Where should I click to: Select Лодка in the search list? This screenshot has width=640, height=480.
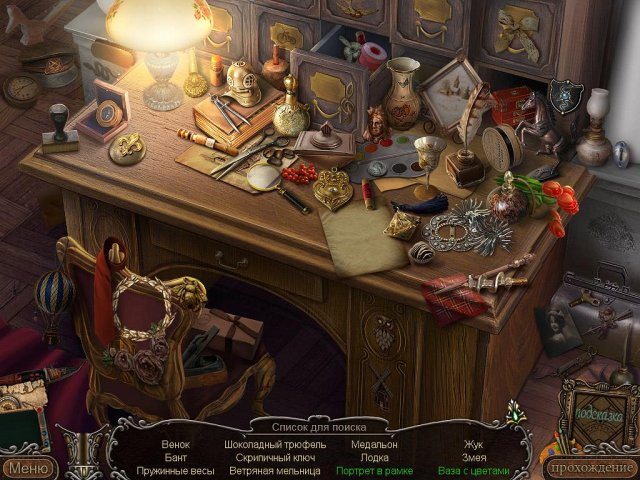pyautogui.click(x=375, y=457)
